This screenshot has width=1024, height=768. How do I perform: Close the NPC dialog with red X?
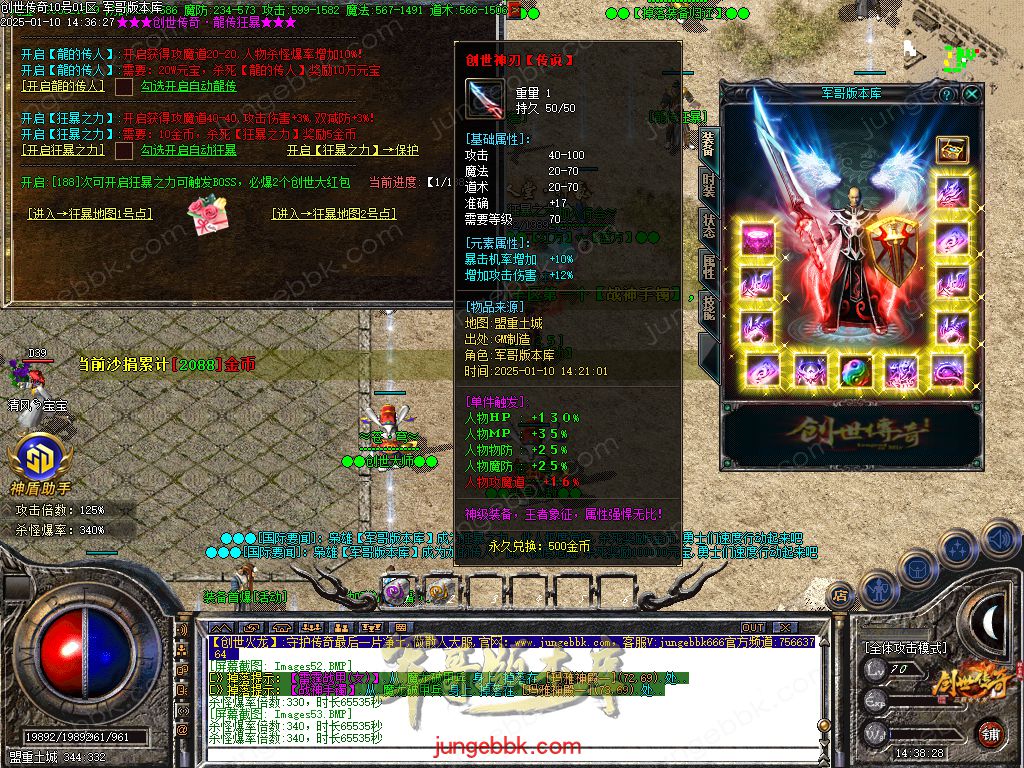click(514, 11)
